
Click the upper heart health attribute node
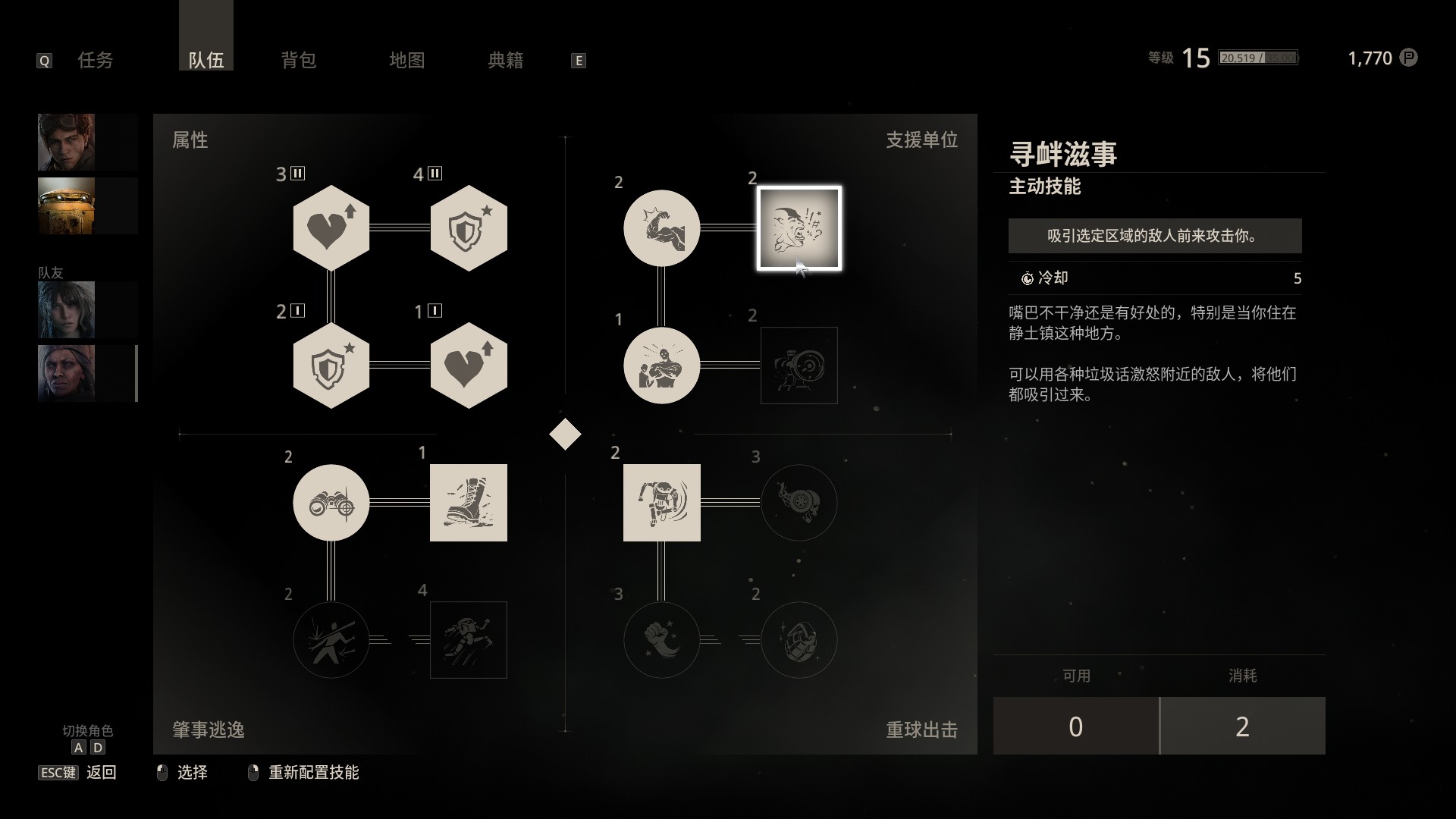pos(331,228)
